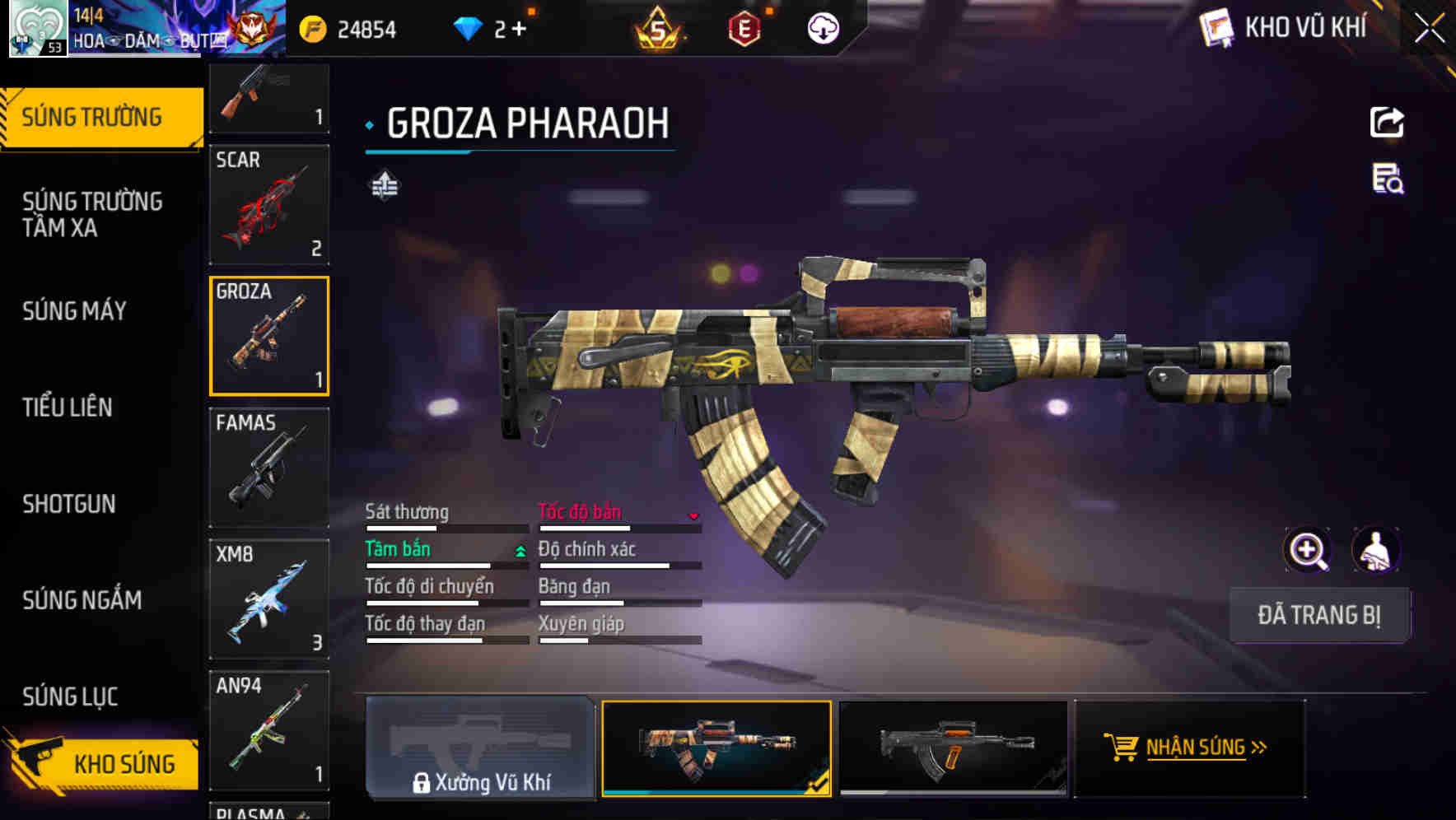
Task: Open the Súng Ngắm category
Action: [82, 600]
